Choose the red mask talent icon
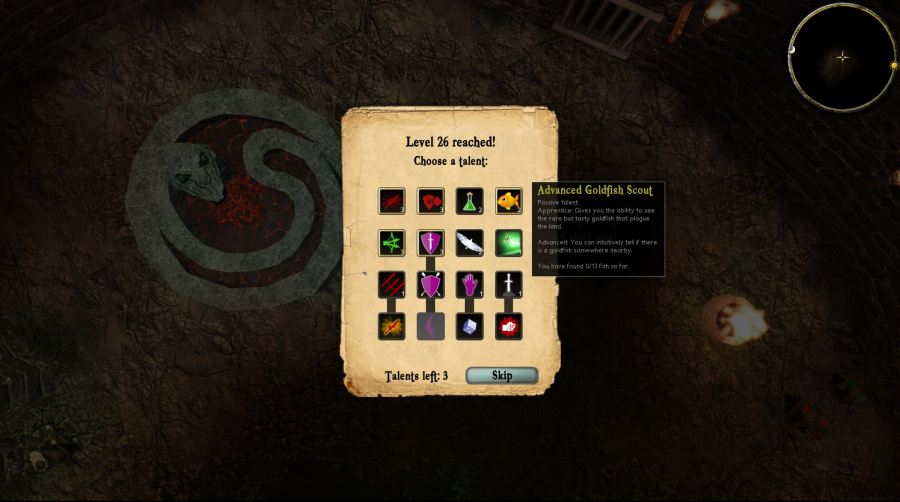The height and width of the screenshot is (502, 900). (x=431, y=201)
